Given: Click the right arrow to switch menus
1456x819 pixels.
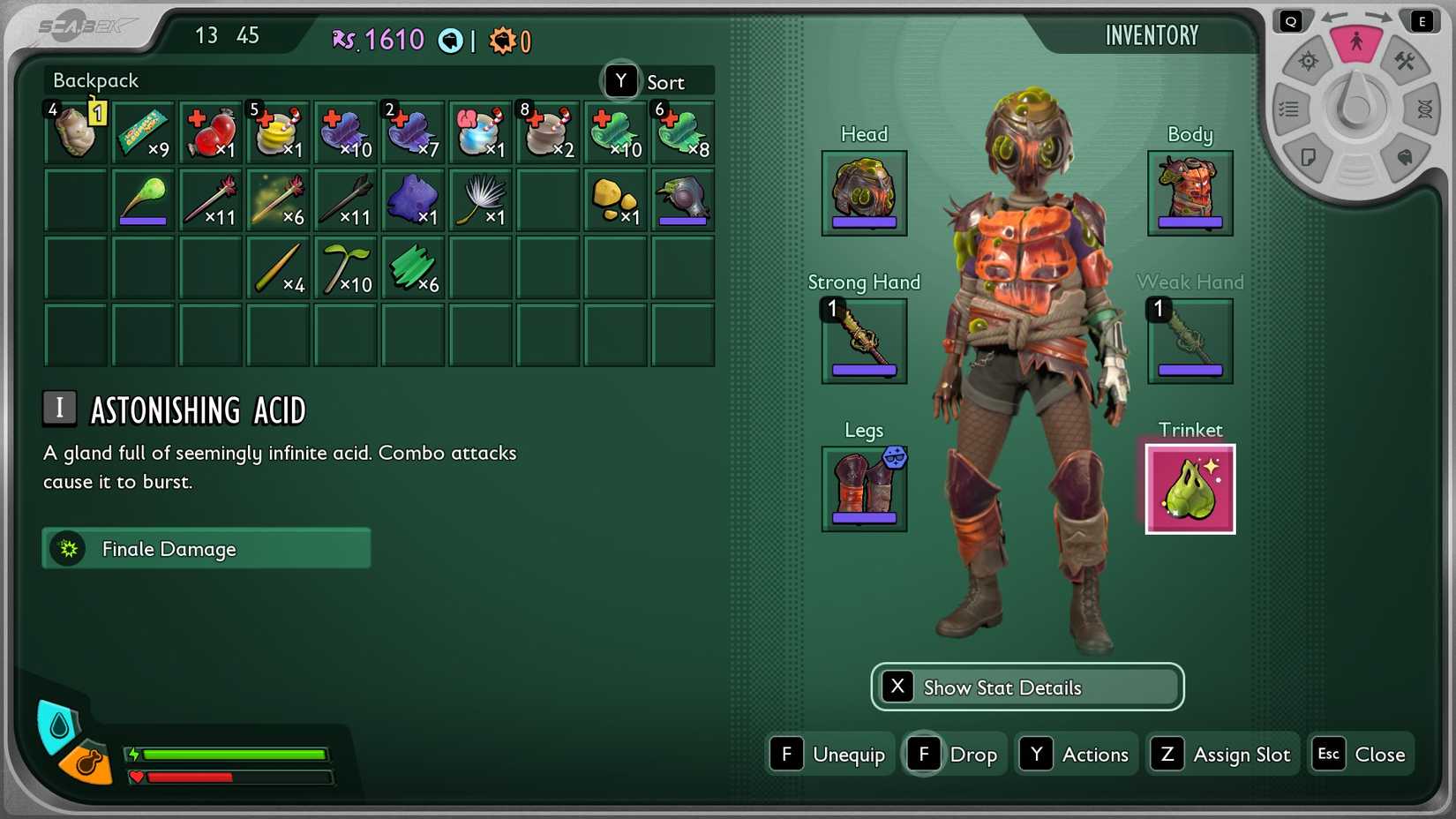Looking at the screenshot, I should [1378, 16].
